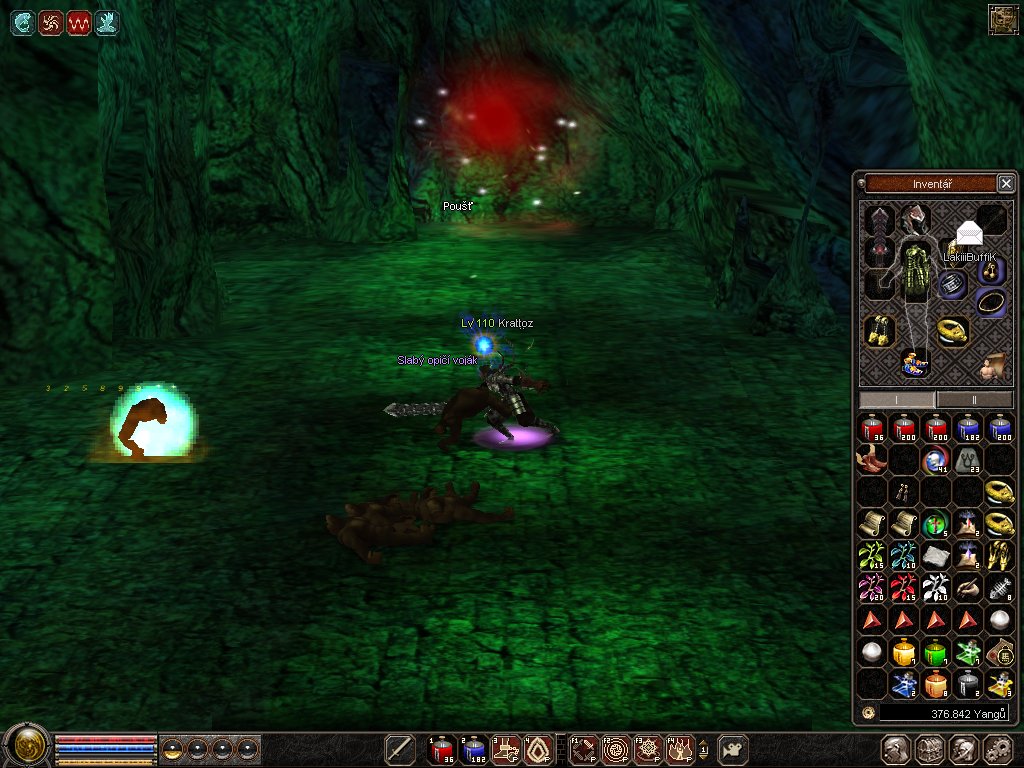Activate the spiral skill in quickslot F2
Screen dimensions: 1024x768
pos(617,749)
